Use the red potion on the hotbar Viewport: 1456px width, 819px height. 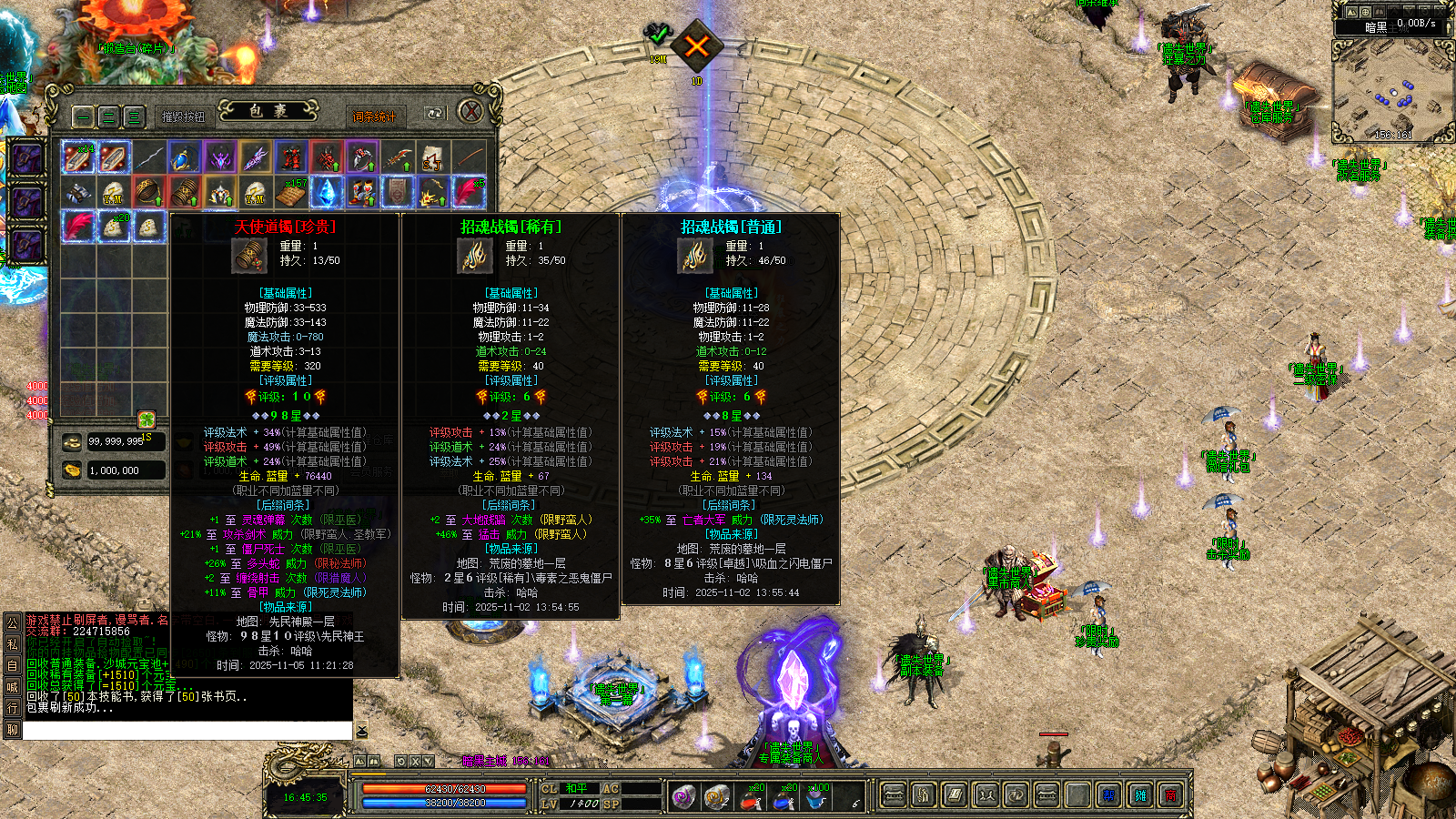[752, 798]
